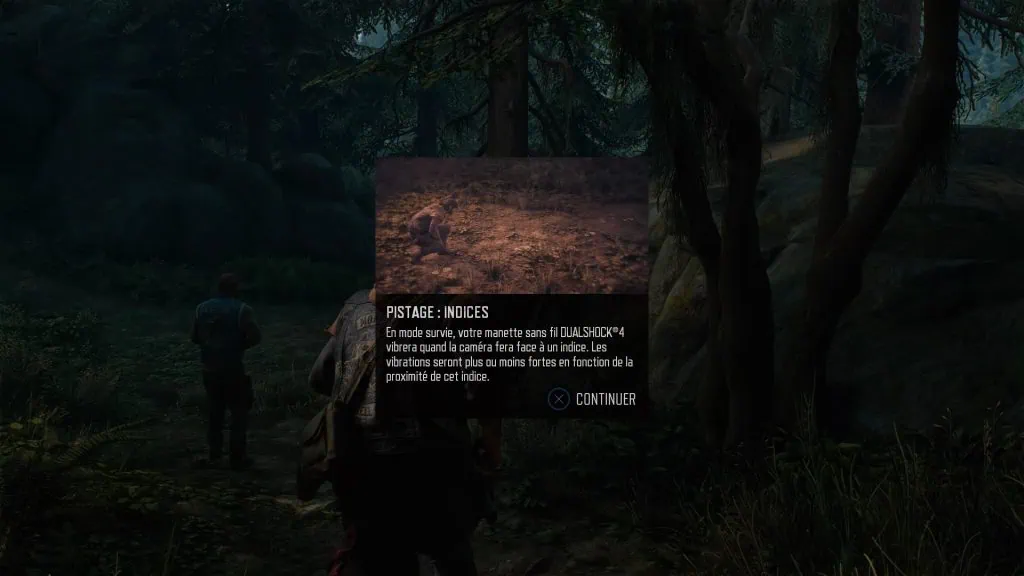Continue past the Pistage tutorial with CONTINUER
Image resolution: width=1024 pixels, height=576 pixels.
pos(593,399)
